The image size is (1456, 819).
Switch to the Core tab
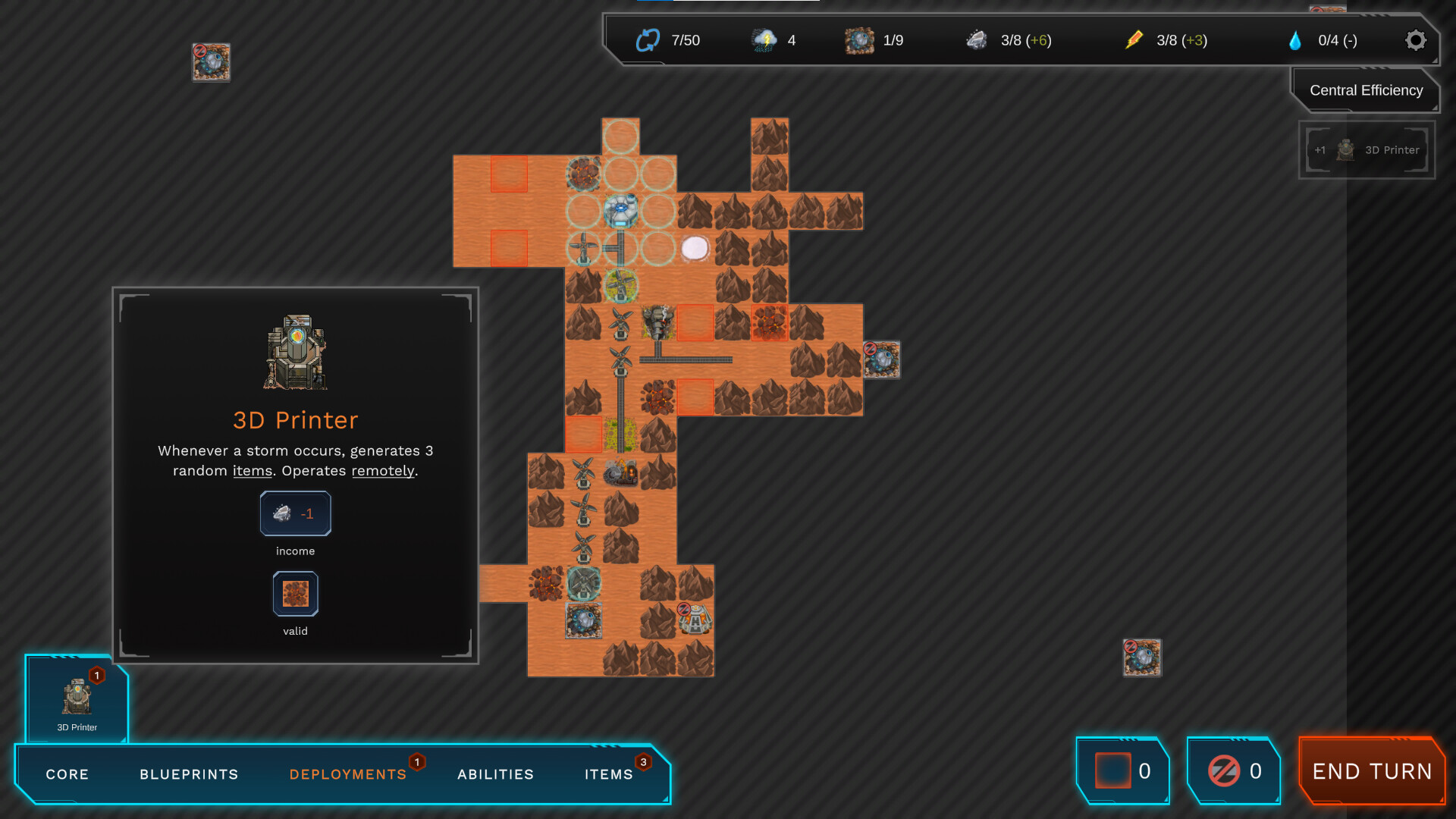click(x=67, y=774)
